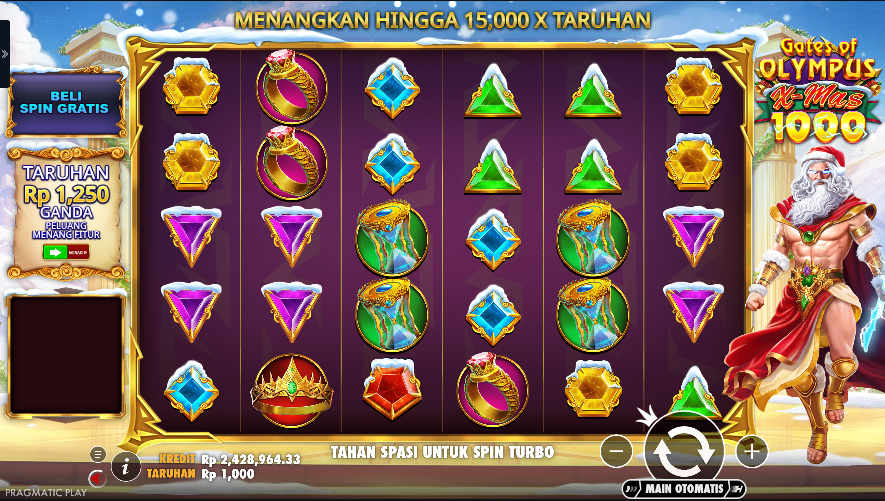This screenshot has height=501, width=885.
Task: Increase the bet with the plus button
Action: pyautogui.click(x=751, y=451)
